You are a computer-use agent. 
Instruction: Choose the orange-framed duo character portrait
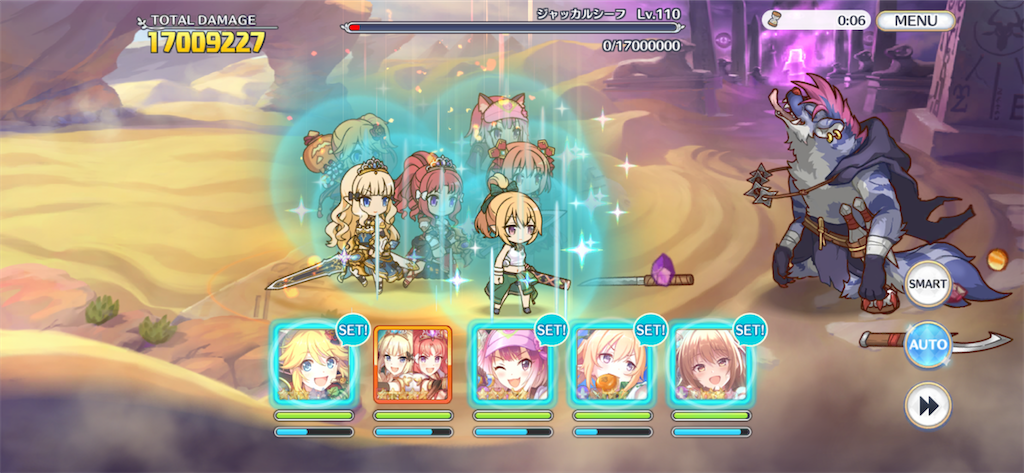pyautogui.click(x=413, y=364)
